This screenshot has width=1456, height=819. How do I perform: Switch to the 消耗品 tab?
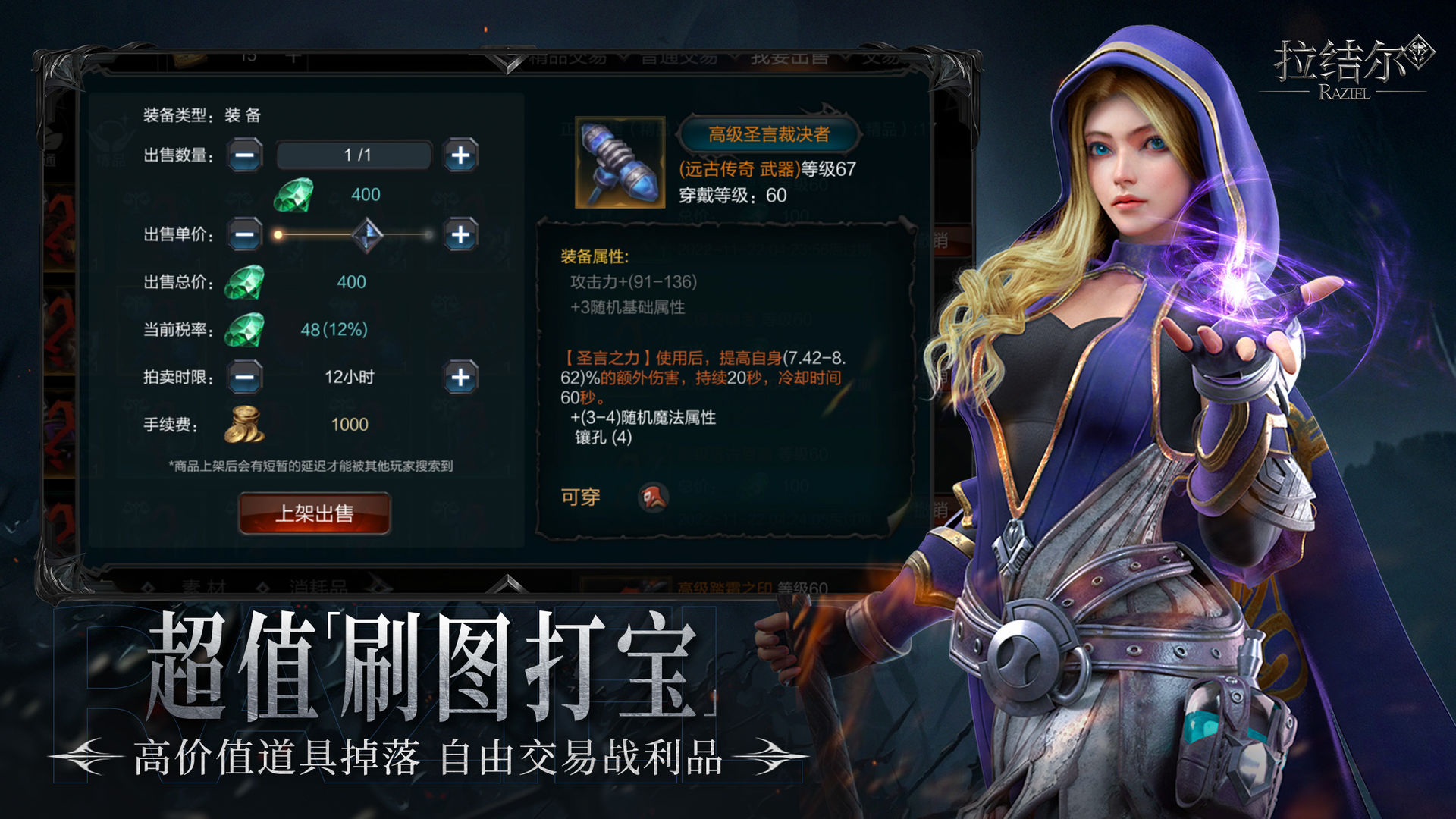[318, 585]
